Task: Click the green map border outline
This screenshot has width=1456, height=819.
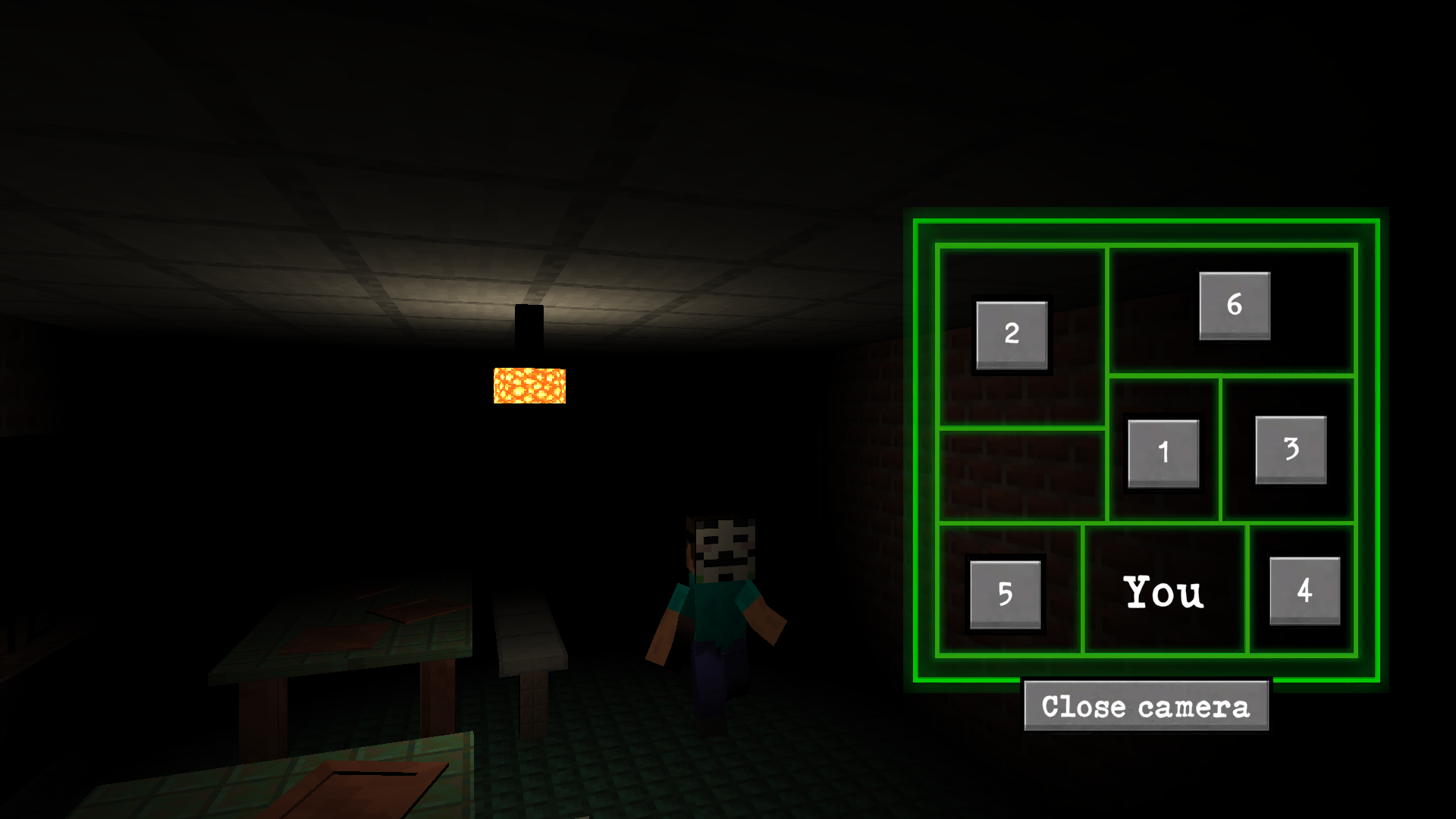Action: coord(1147,221)
